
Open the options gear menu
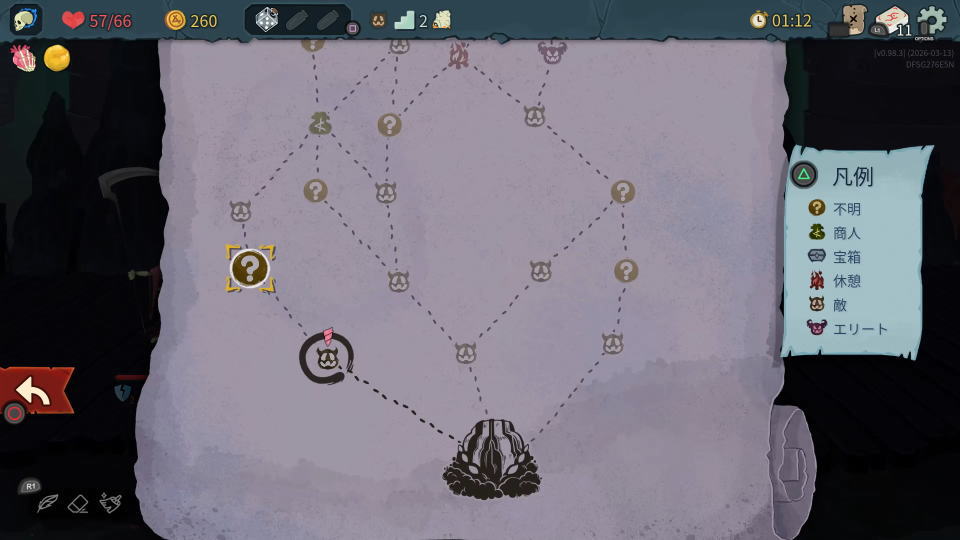[x=931, y=20]
